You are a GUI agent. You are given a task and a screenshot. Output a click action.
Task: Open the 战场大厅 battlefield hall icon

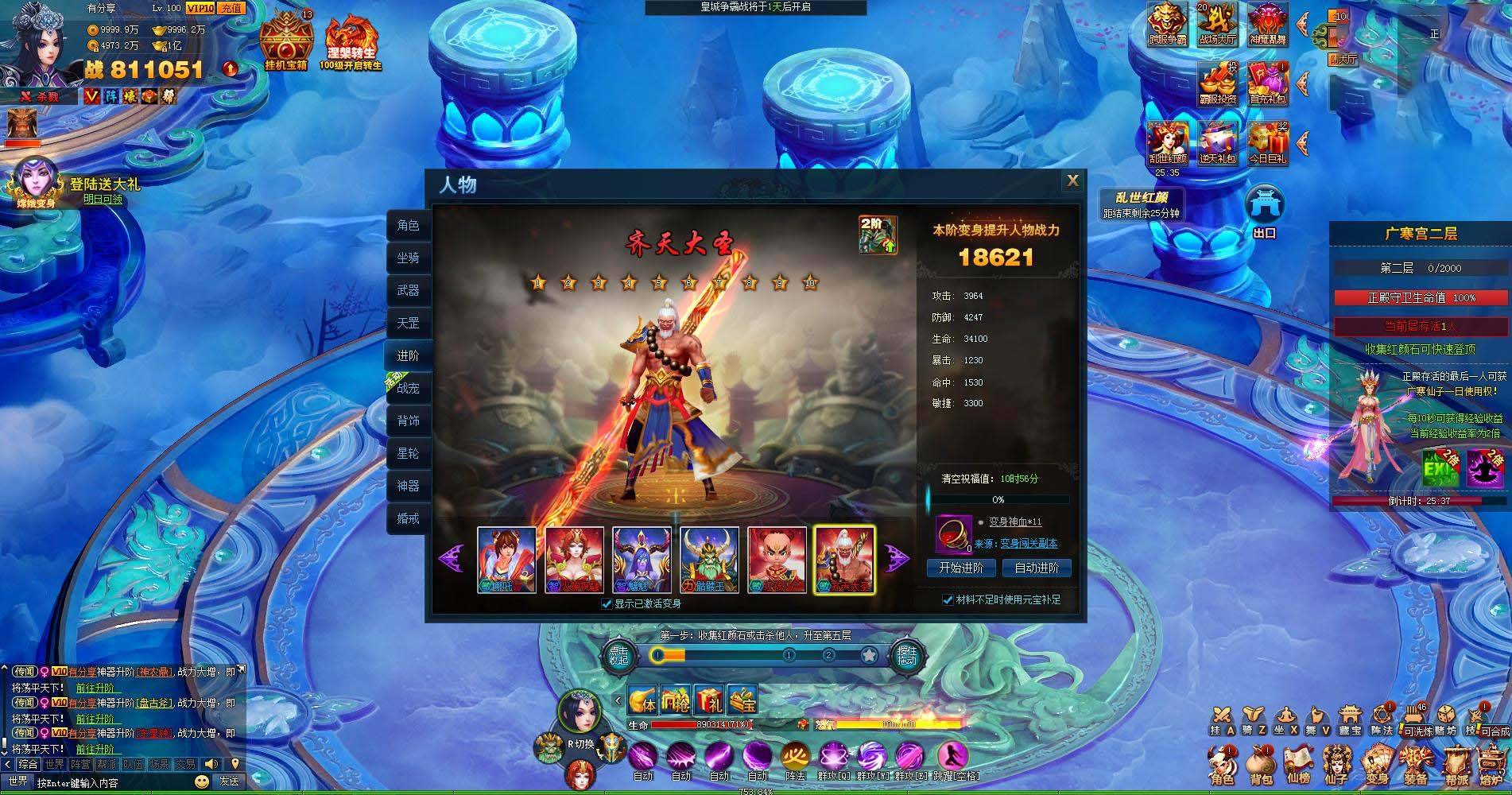[1217, 24]
